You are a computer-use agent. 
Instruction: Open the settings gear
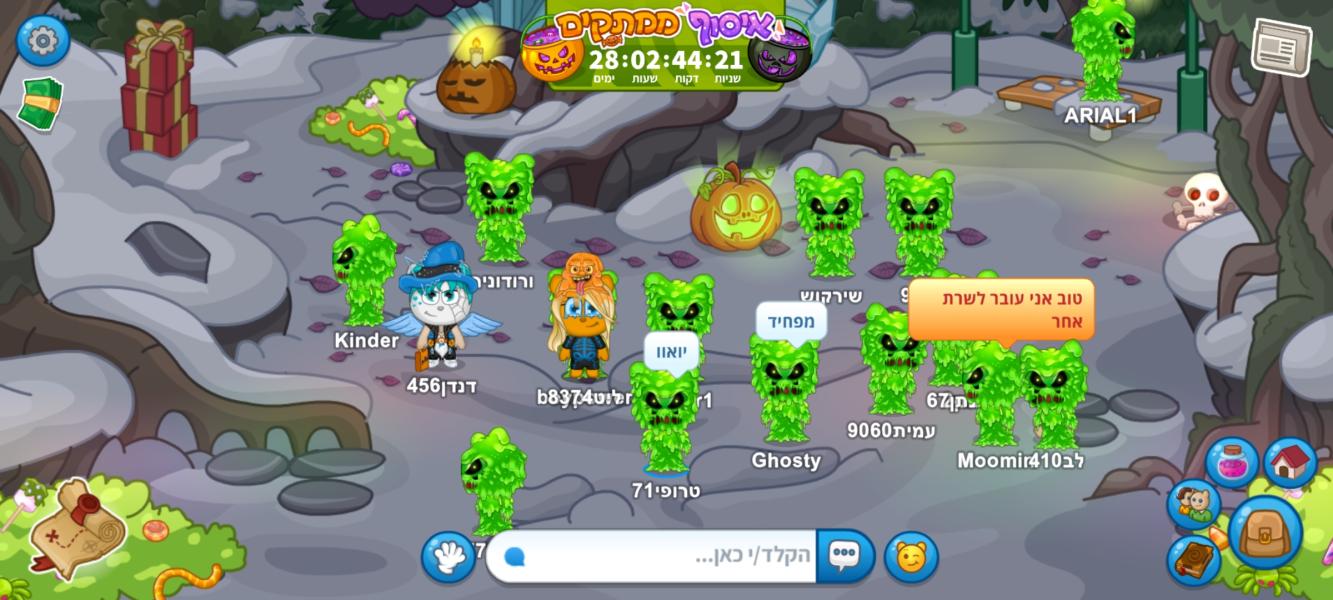click(x=42, y=41)
